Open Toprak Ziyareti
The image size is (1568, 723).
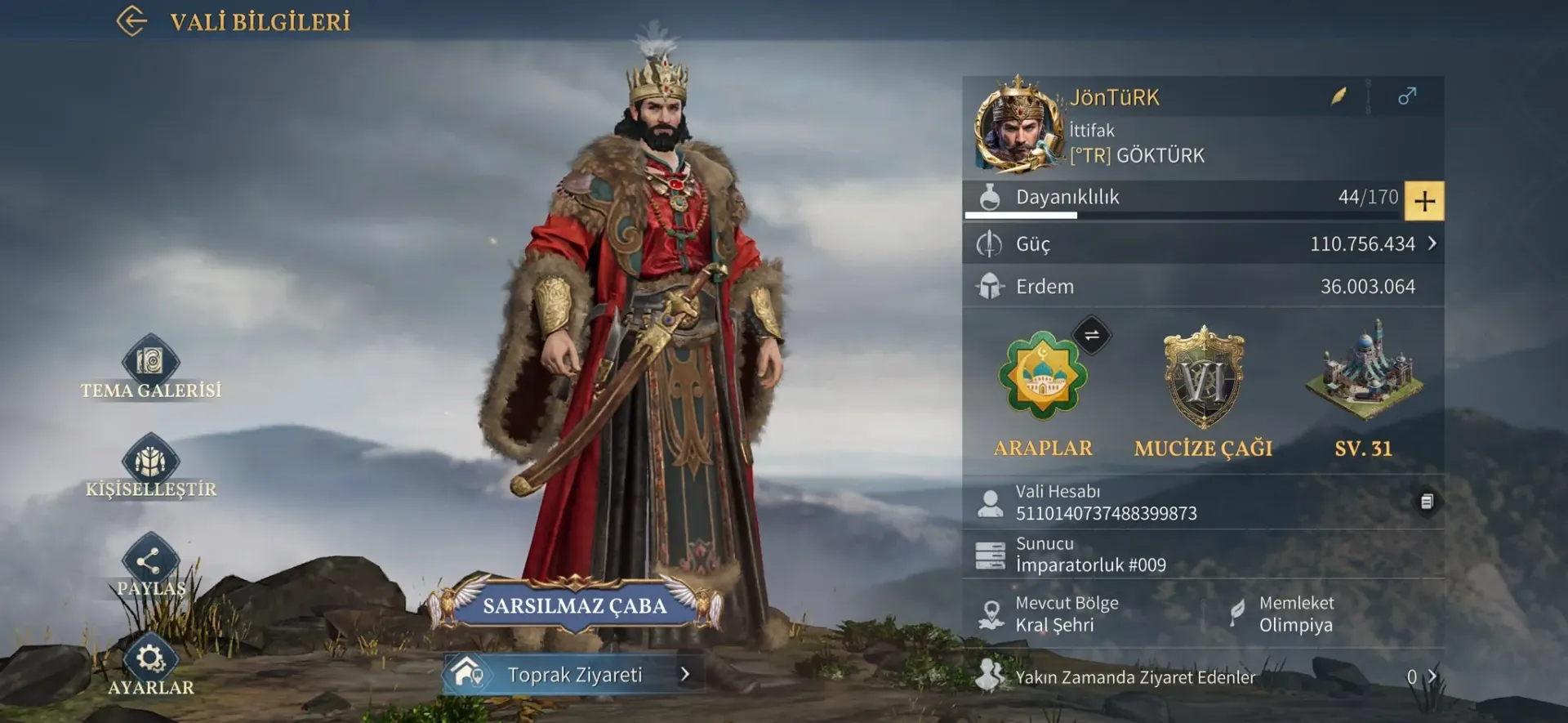575,675
